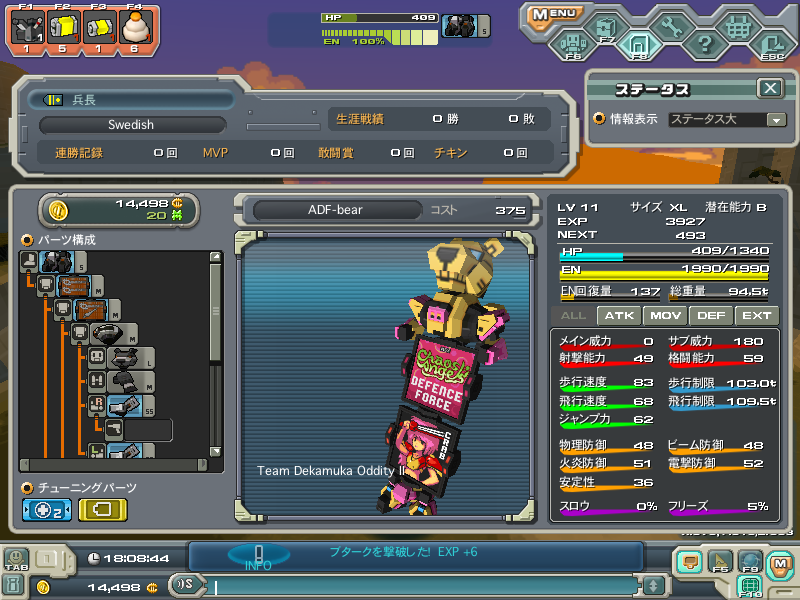Select the DEF stats tab
This screenshot has height=600, width=800.
point(711,315)
